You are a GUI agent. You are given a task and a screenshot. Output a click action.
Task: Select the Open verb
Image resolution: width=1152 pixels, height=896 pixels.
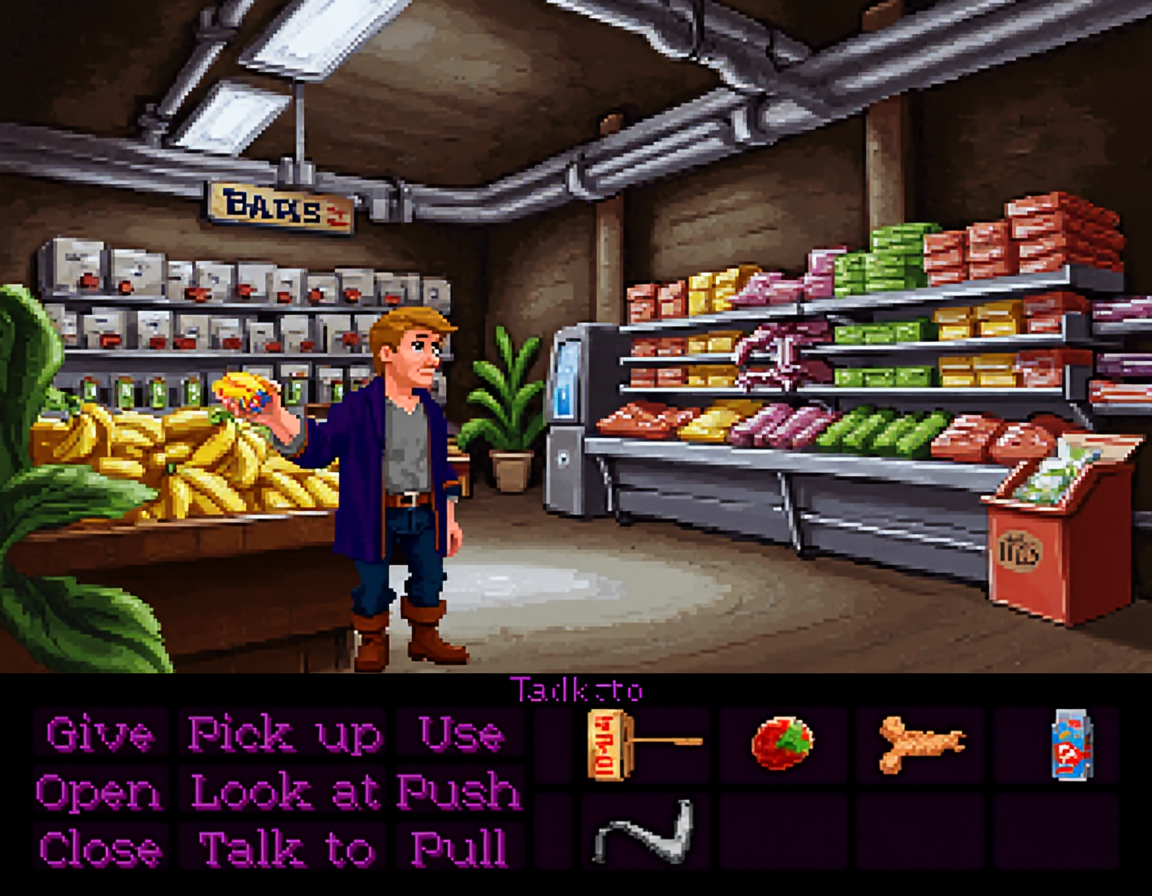pos(99,792)
